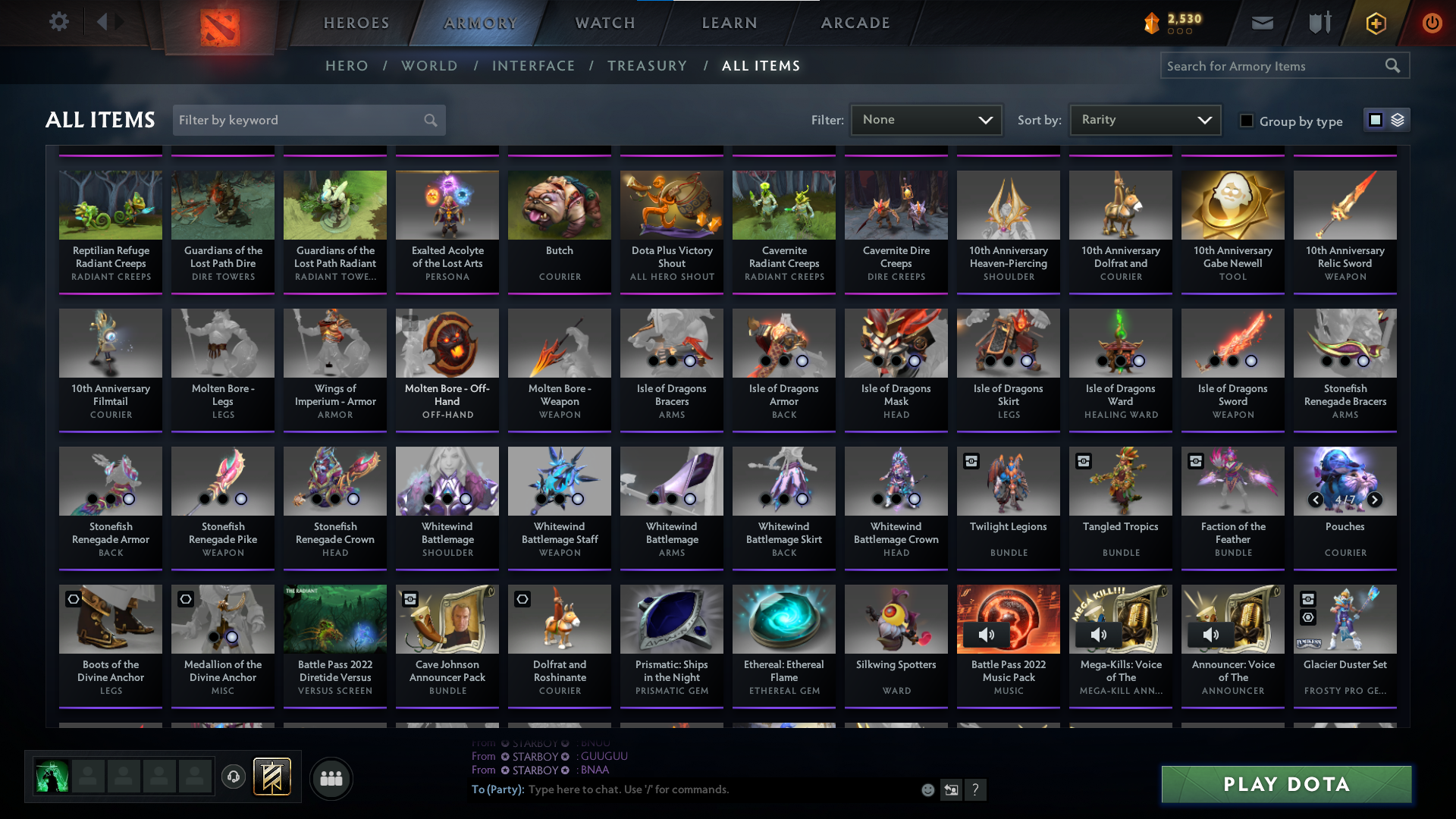This screenshot has width=1456, height=819.
Task: Click the question mark help button by chat
Action: pyautogui.click(x=976, y=789)
